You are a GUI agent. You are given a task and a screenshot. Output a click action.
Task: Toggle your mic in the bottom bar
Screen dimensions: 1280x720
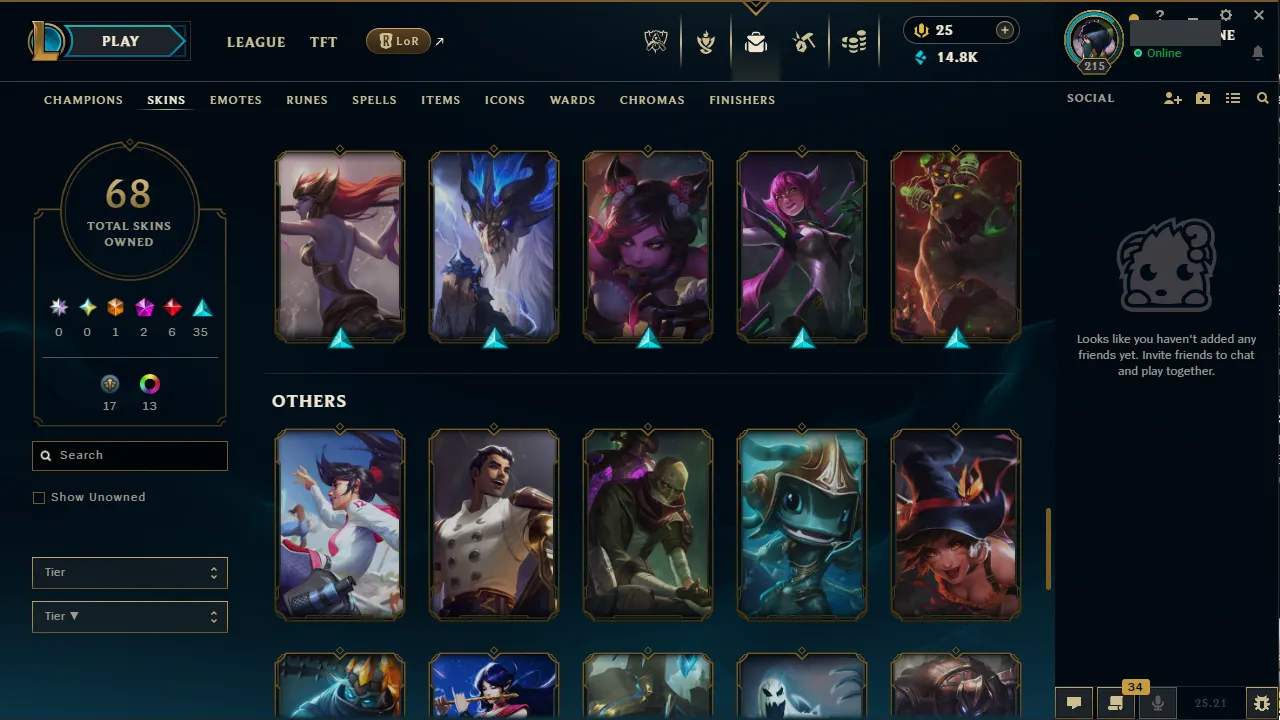tap(1157, 701)
